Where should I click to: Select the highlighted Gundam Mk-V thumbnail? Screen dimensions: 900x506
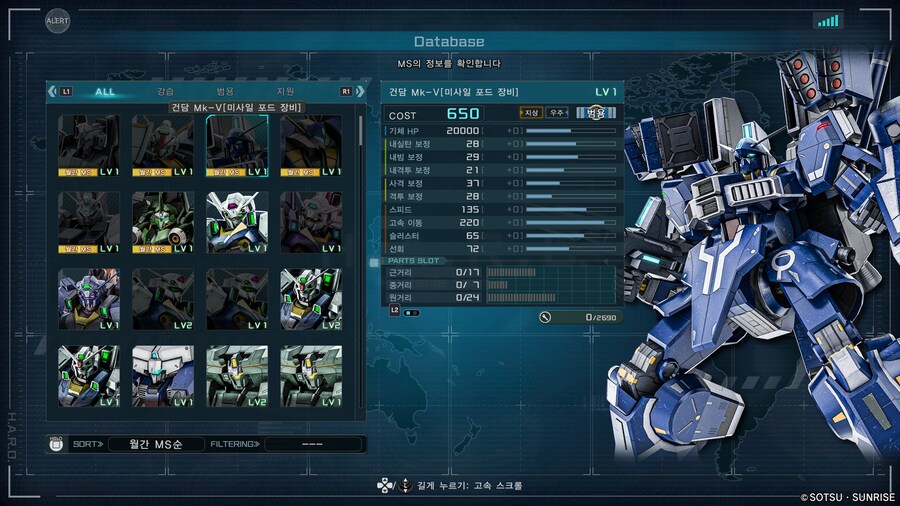(x=237, y=145)
